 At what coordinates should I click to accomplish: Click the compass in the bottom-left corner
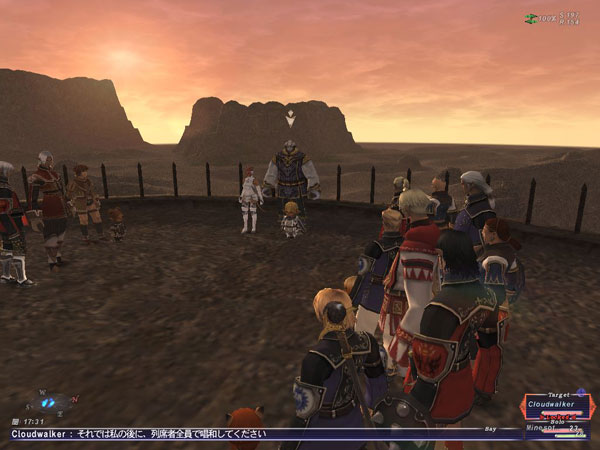(x=50, y=402)
